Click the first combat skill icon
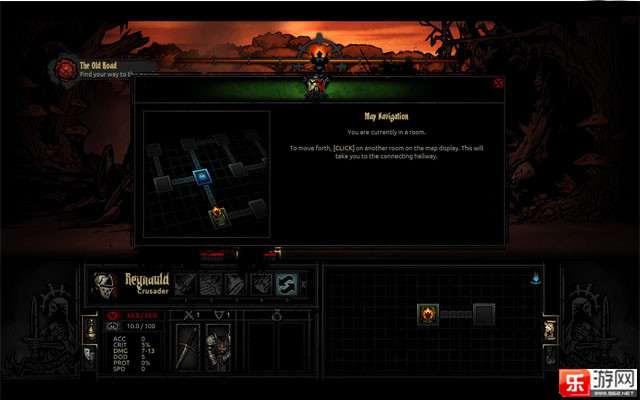Viewport: 640px width, 400px height. [187, 284]
